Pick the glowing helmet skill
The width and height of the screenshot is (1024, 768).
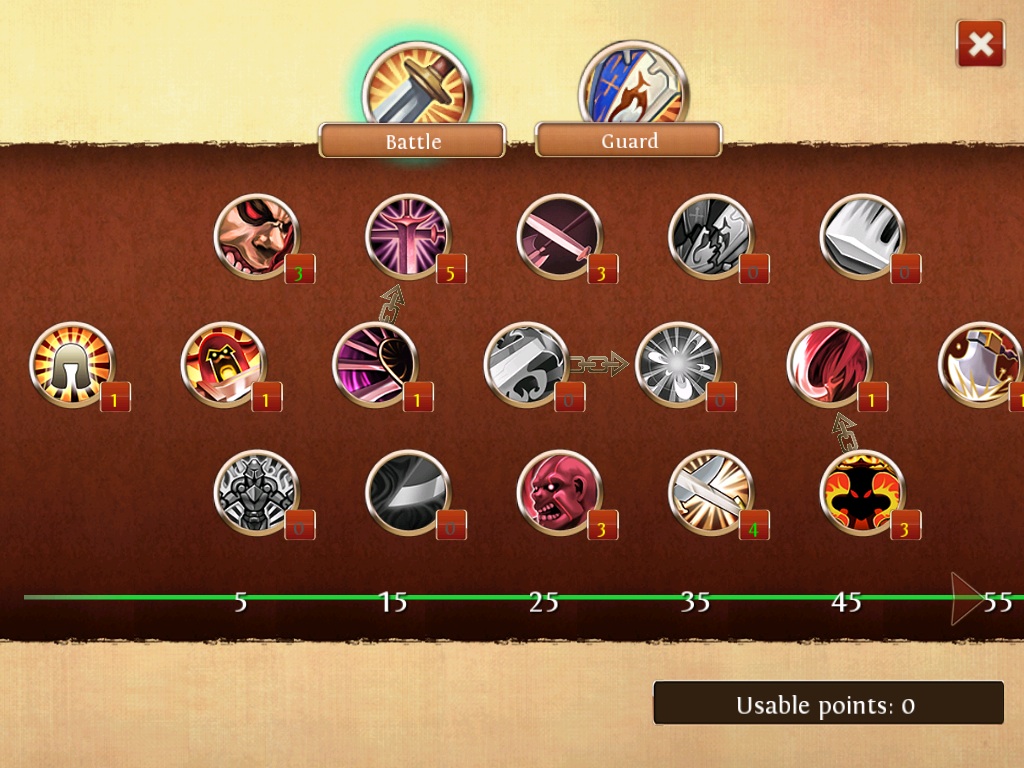tap(72, 364)
